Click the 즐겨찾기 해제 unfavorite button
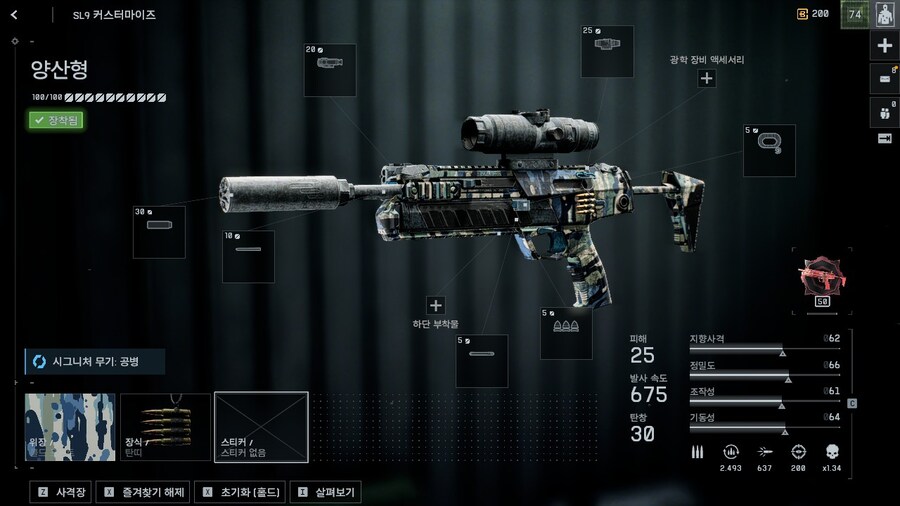The image size is (900, 506). pos(142,492)
